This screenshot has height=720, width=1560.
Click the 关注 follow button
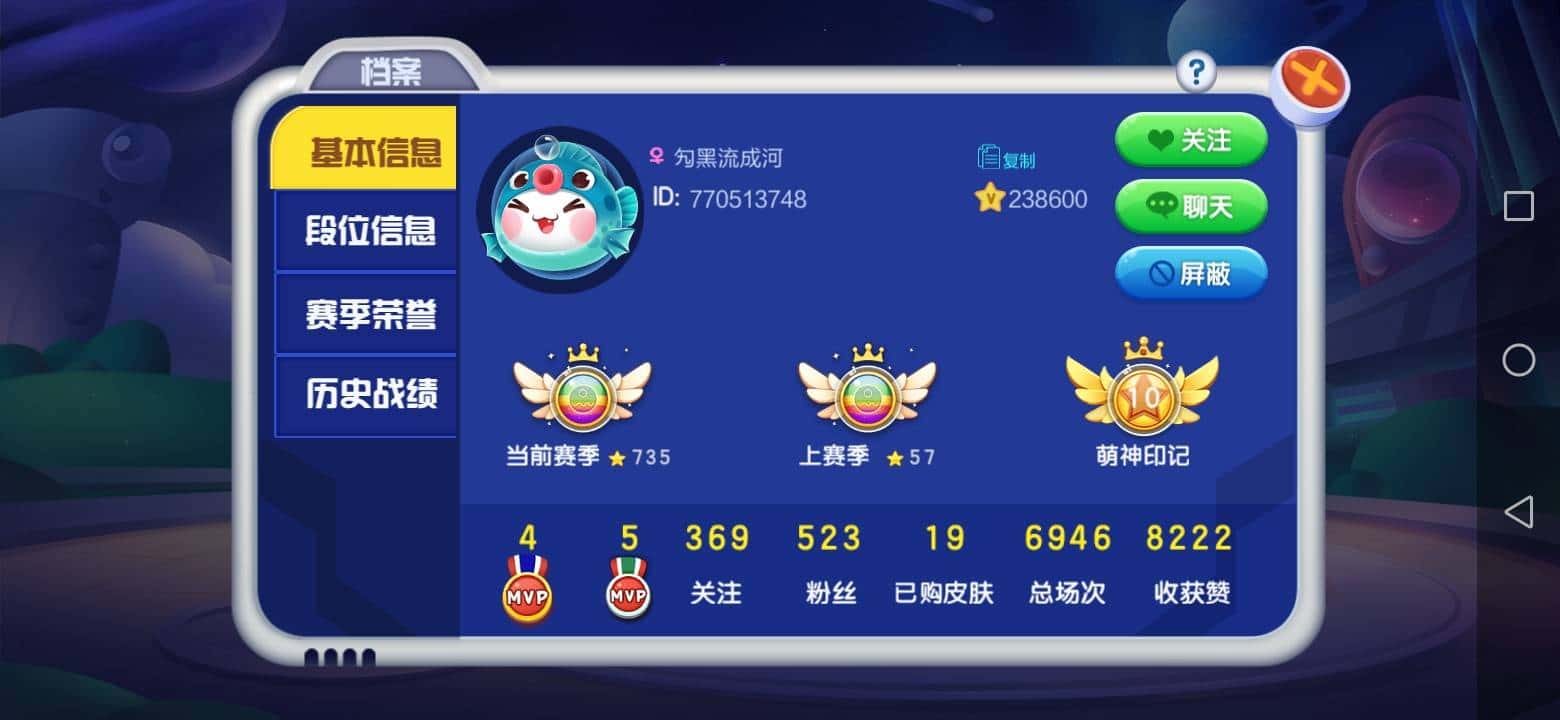pyautogui.click(x=1191, y=140)
